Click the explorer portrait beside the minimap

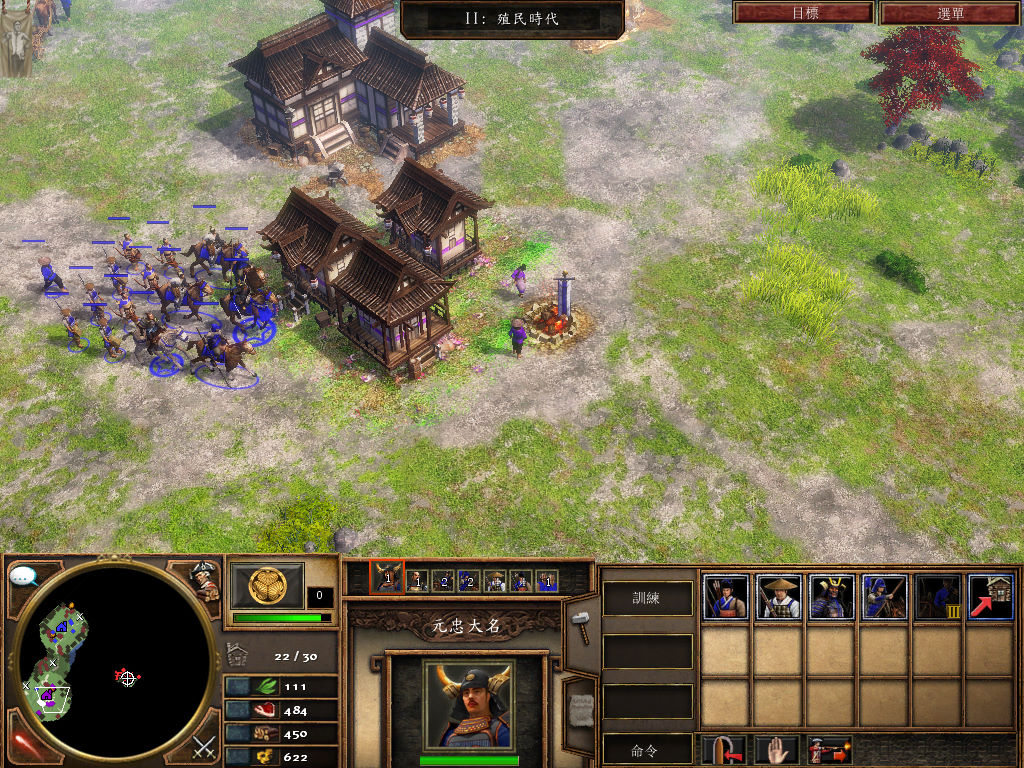click(204, 582)
